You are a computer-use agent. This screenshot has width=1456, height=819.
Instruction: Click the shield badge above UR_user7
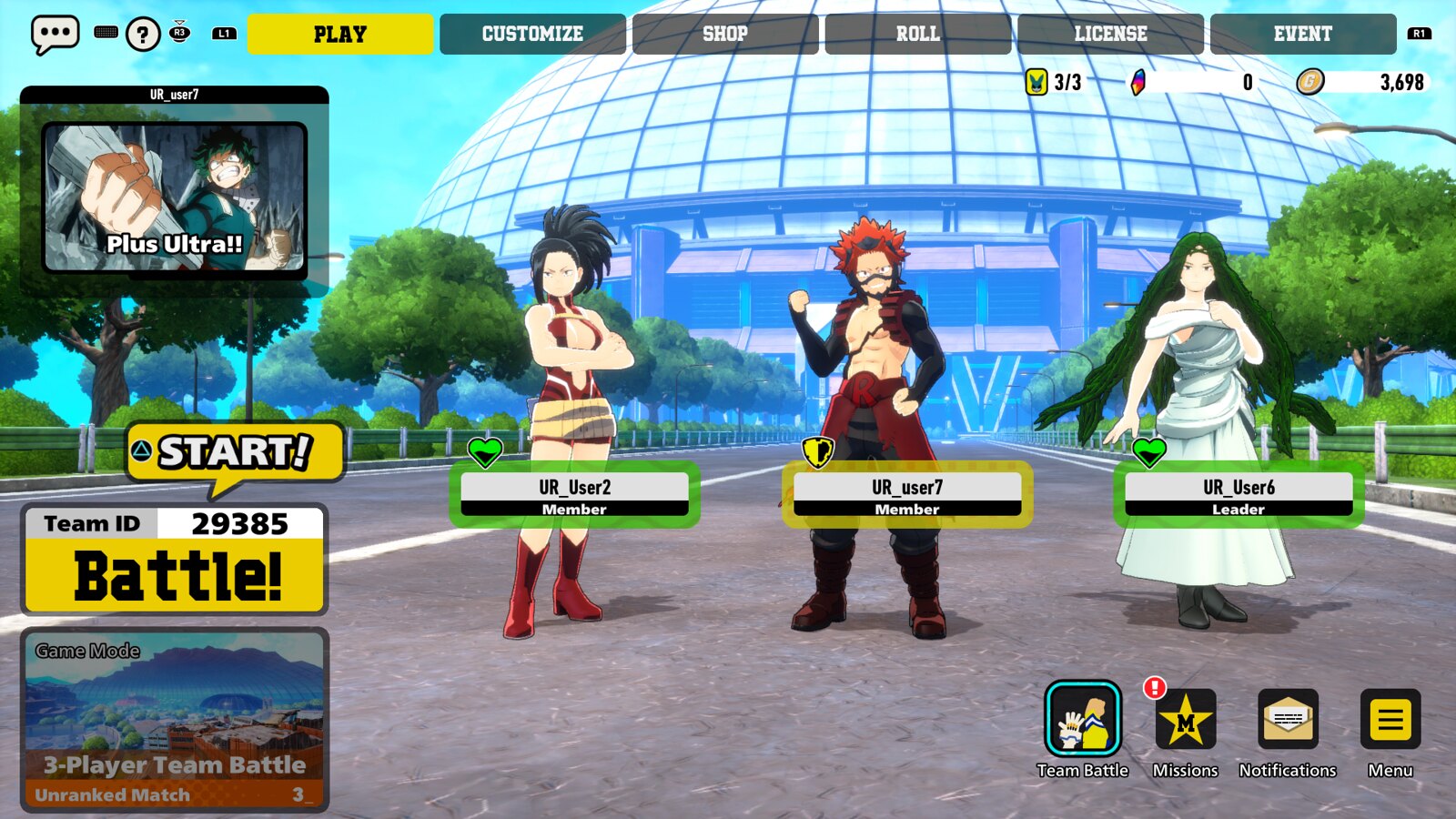click(x=816, y=450)
